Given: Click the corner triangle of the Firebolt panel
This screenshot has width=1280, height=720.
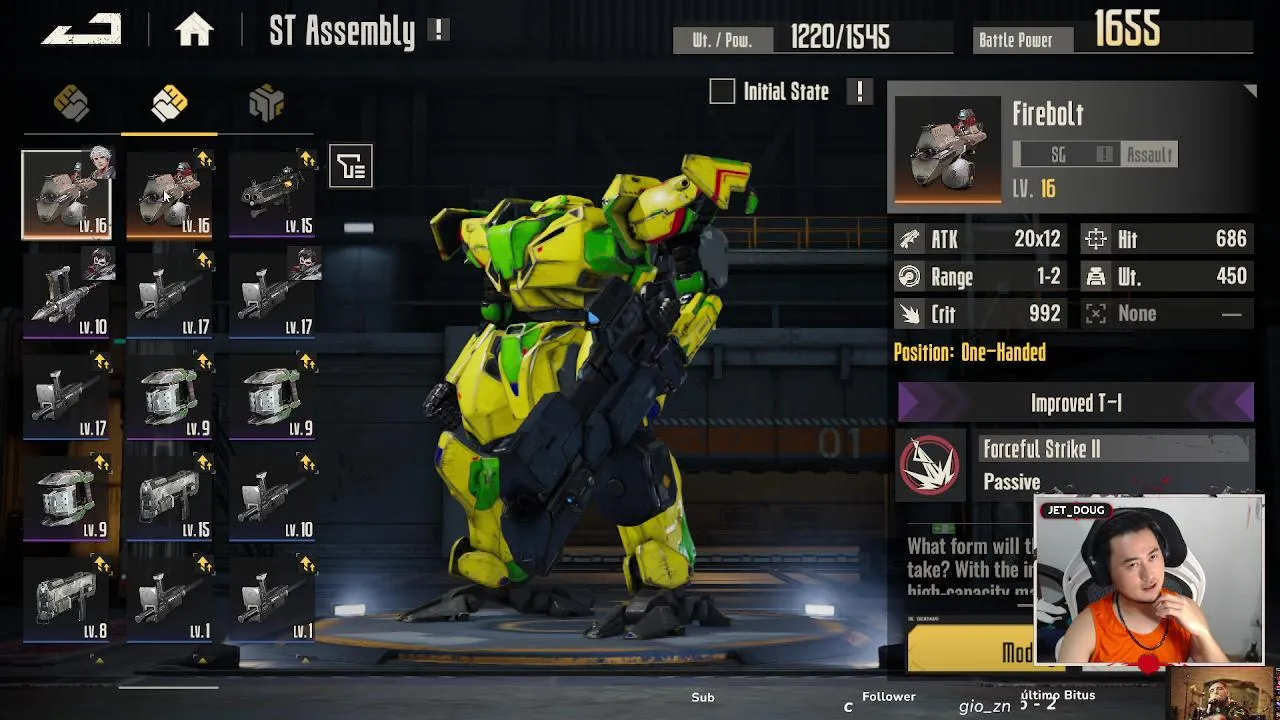Looking at the screenshot, I should 1249,92.
